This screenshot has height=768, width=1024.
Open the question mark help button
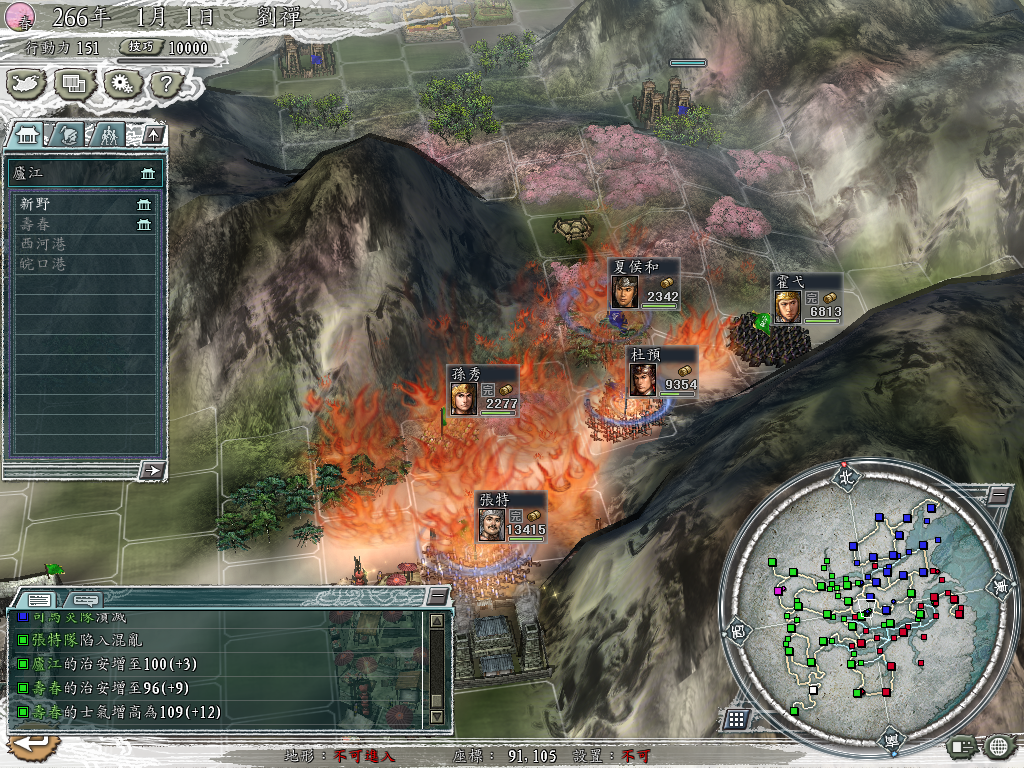pos(165,84)
